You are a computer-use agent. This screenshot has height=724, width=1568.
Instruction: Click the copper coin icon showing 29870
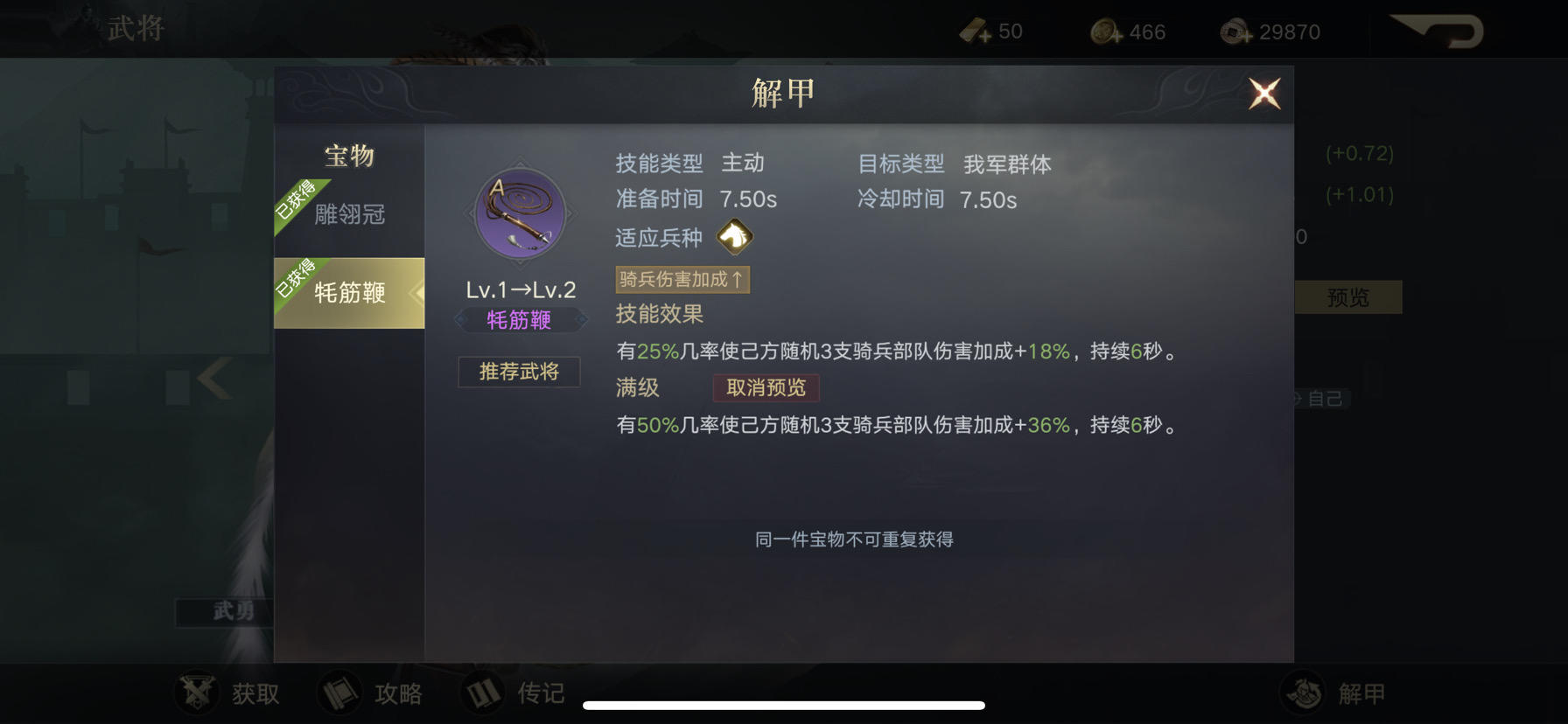click(1236, 31)
